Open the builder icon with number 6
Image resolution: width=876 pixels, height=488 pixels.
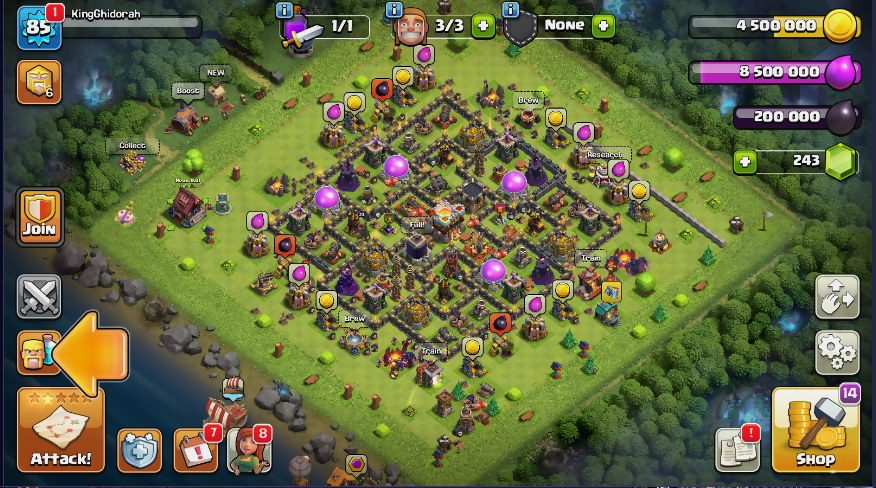(x=38, y=82)
